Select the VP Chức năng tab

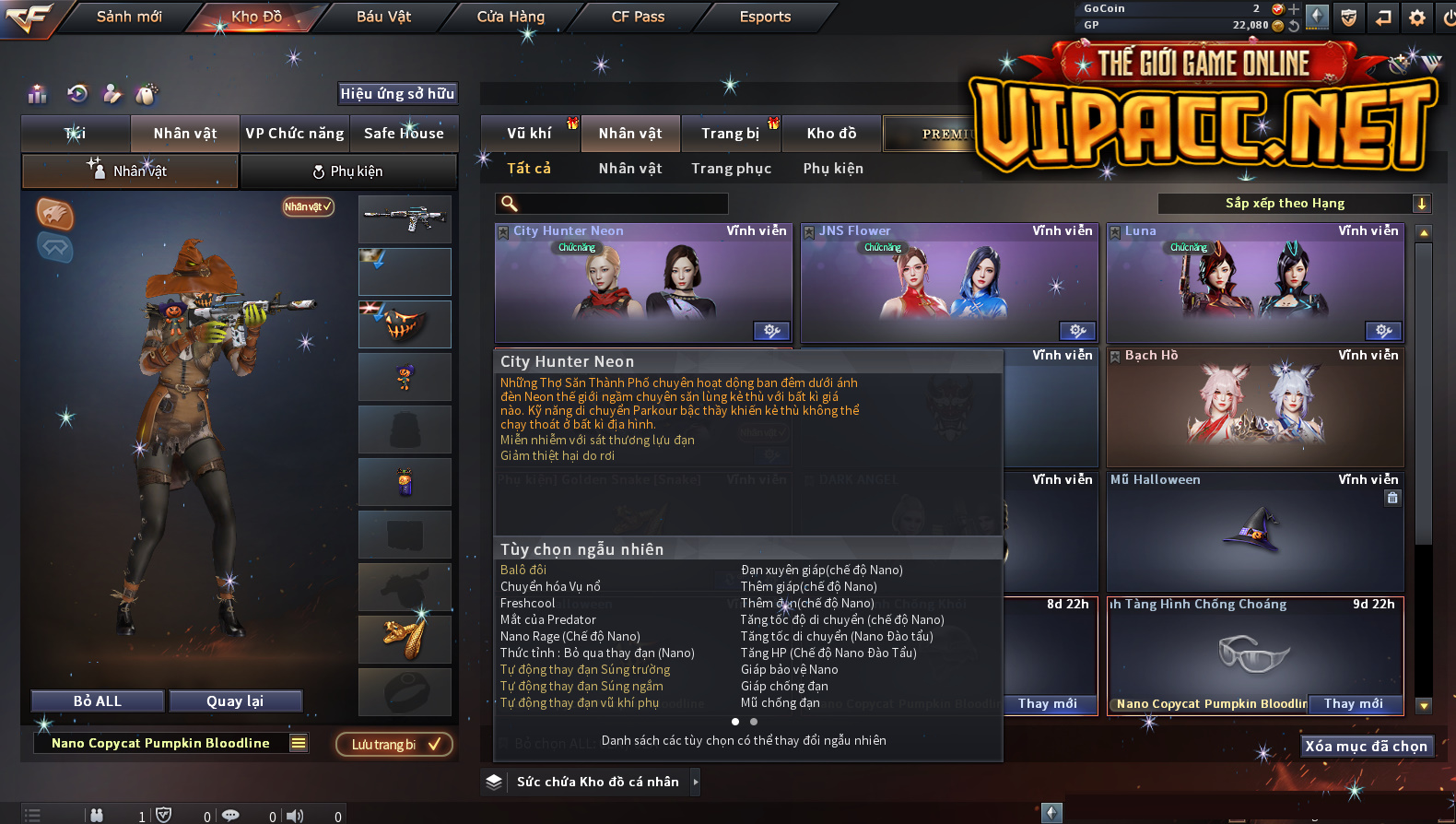[x=294, y=134]
